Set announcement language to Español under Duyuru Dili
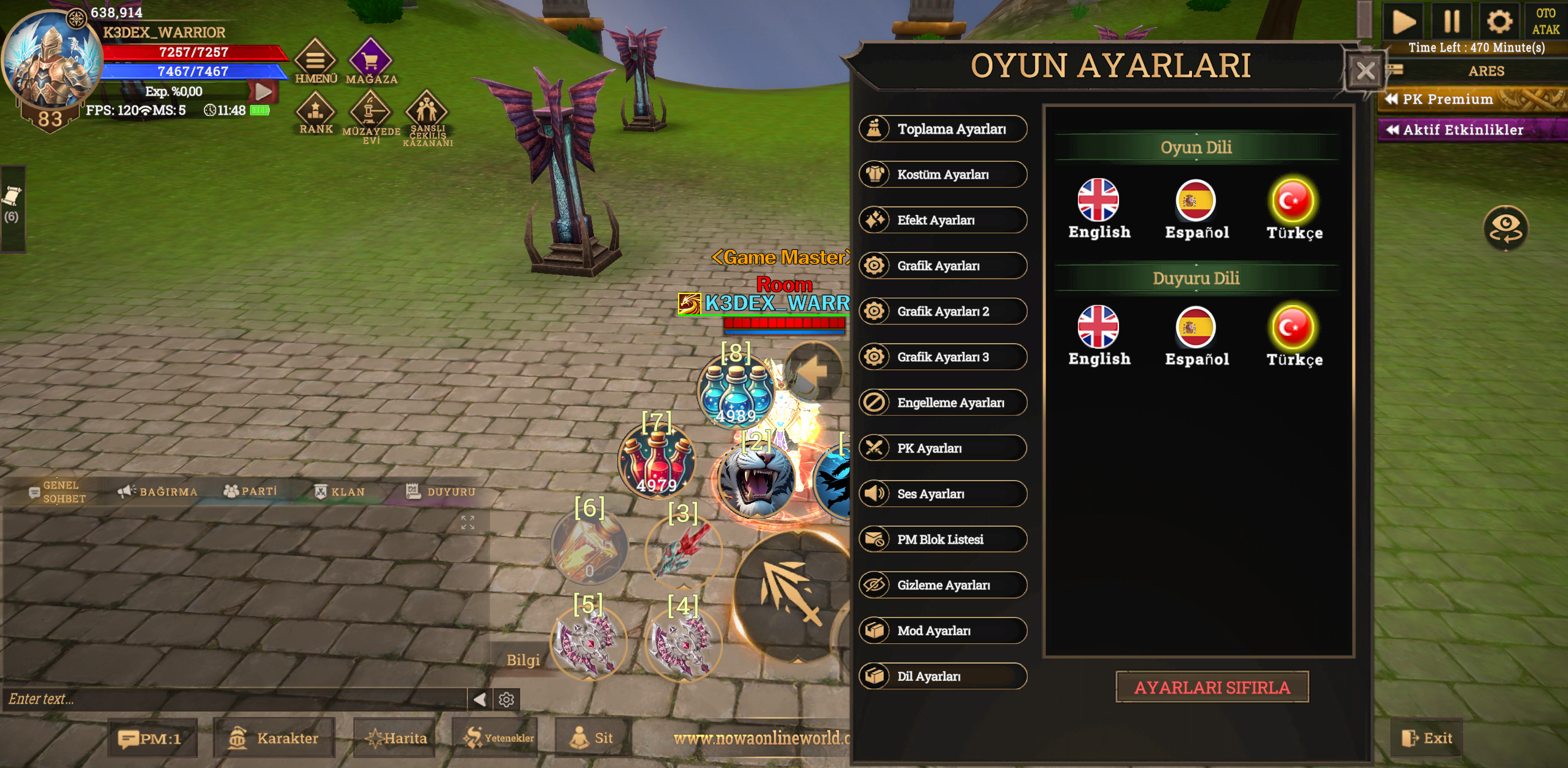This screenshot has height=768, width=1568. (x=1196, y=336)
